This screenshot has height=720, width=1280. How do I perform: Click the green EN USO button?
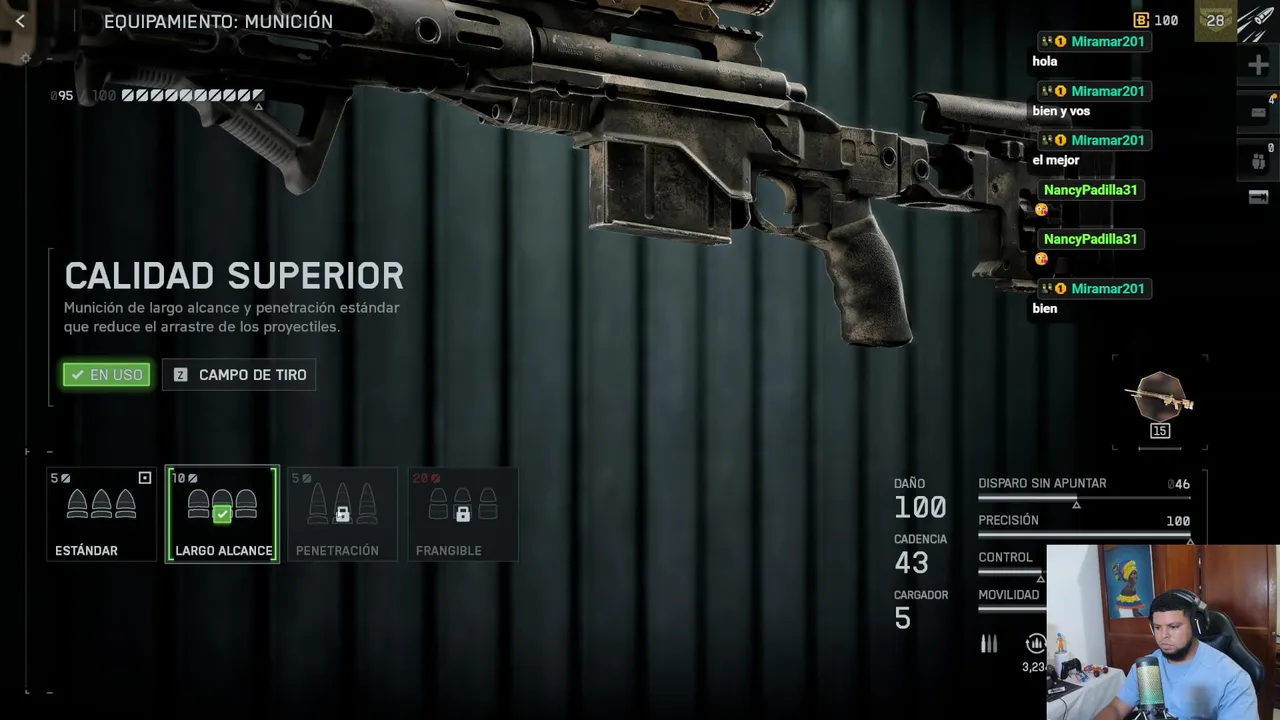107,375
